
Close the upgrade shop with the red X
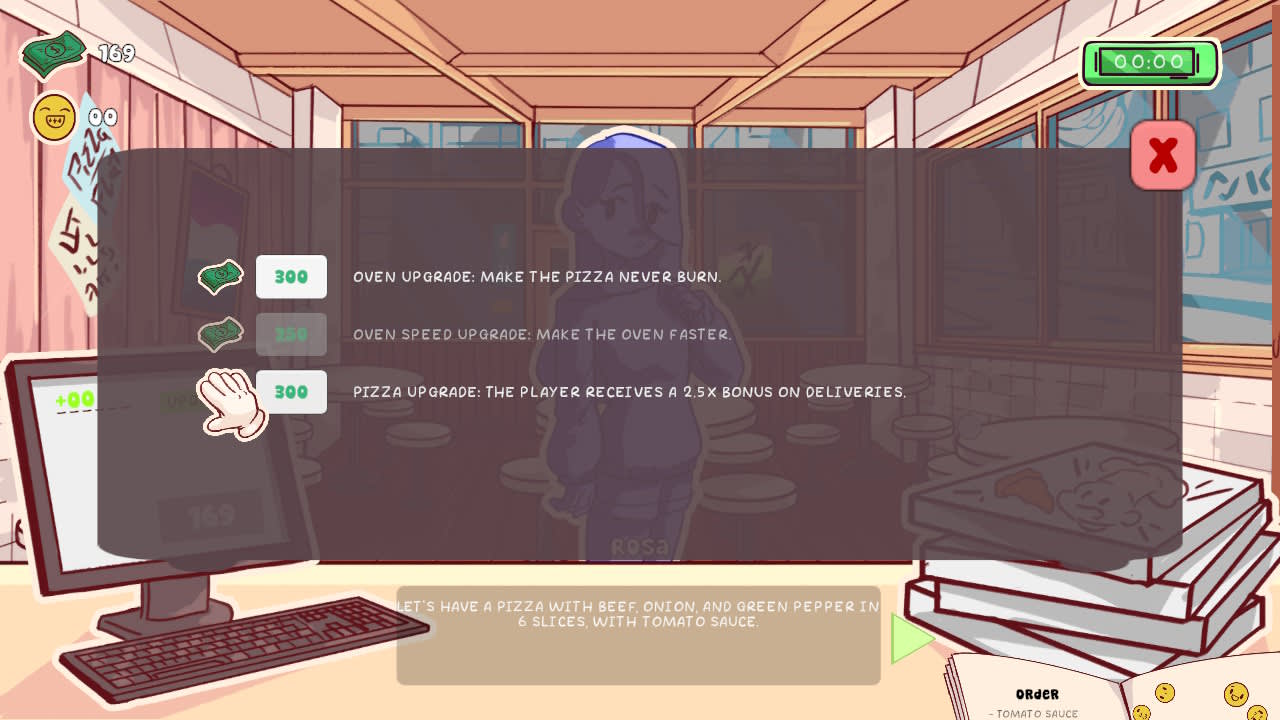click(1162, 155)
